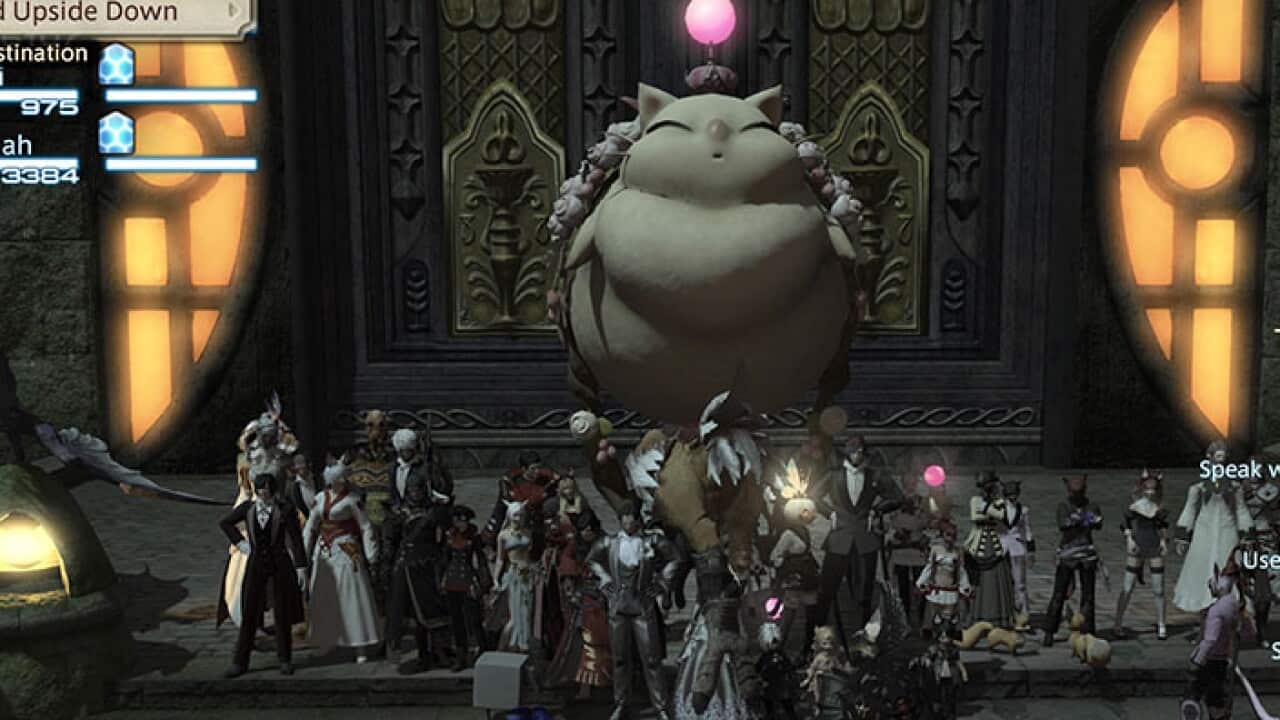
Task: Open the 'Speak w…' quest objective
Action: [x=1239, y=469]
